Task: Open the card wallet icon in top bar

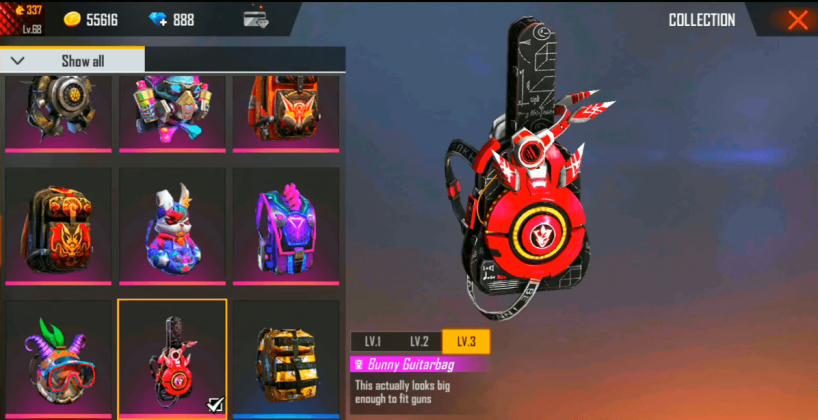Action: tap(257, 19)
